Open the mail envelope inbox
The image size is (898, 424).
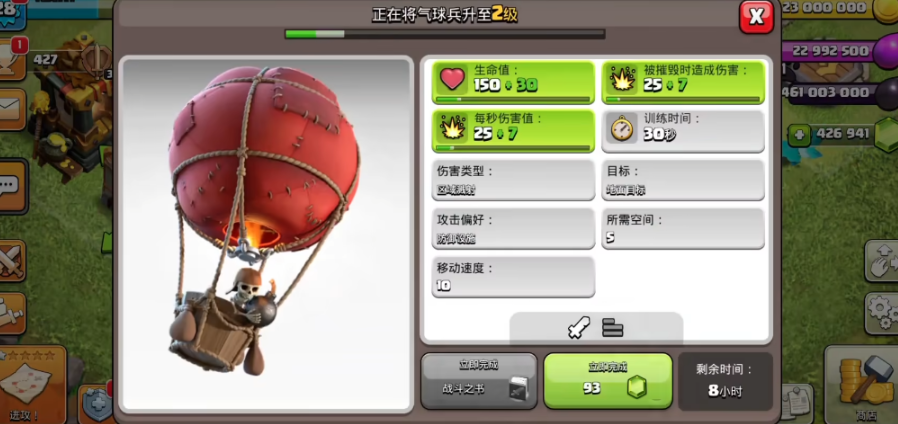10,108
